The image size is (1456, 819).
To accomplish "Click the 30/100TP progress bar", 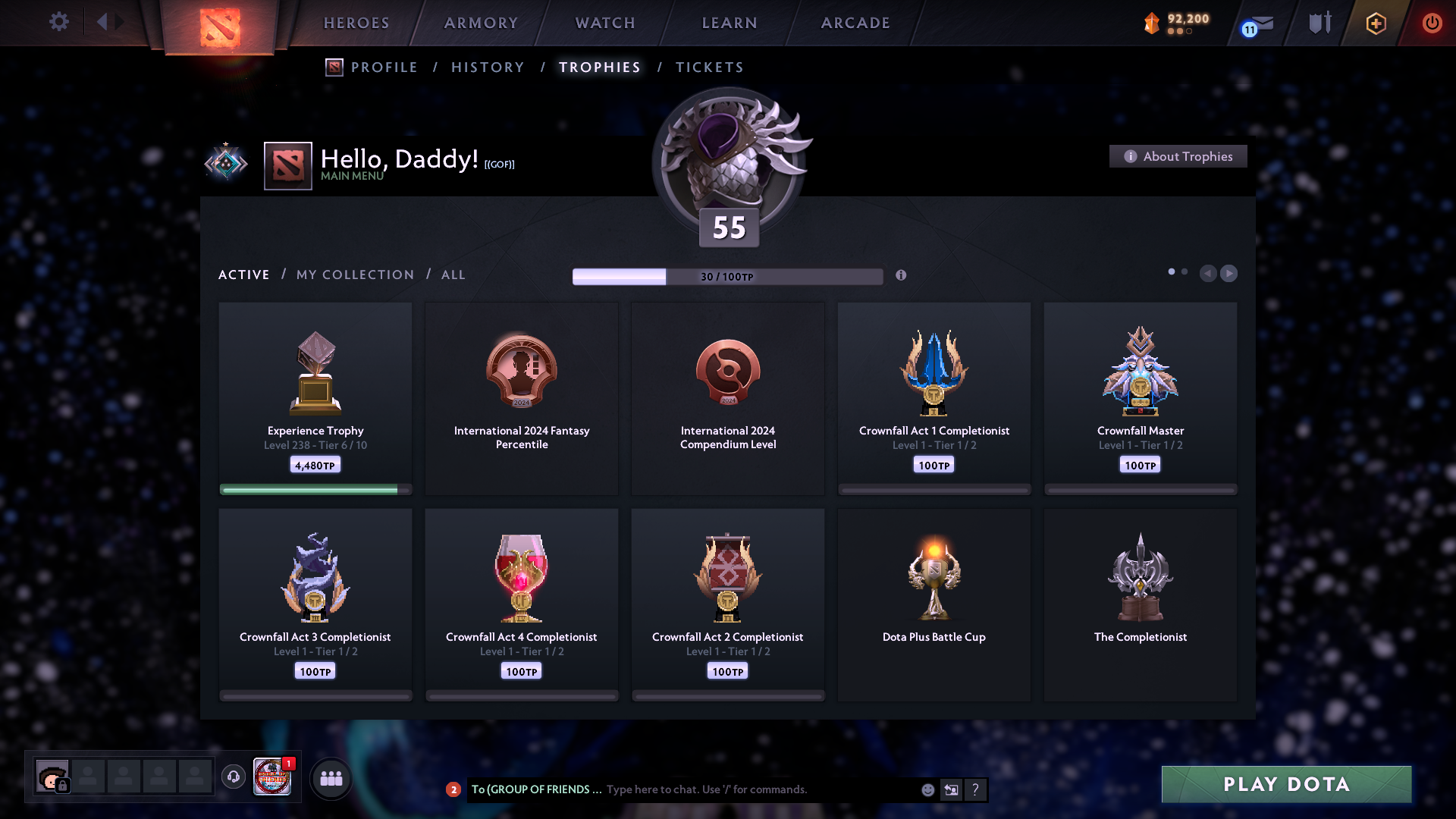I will (726, 276).
